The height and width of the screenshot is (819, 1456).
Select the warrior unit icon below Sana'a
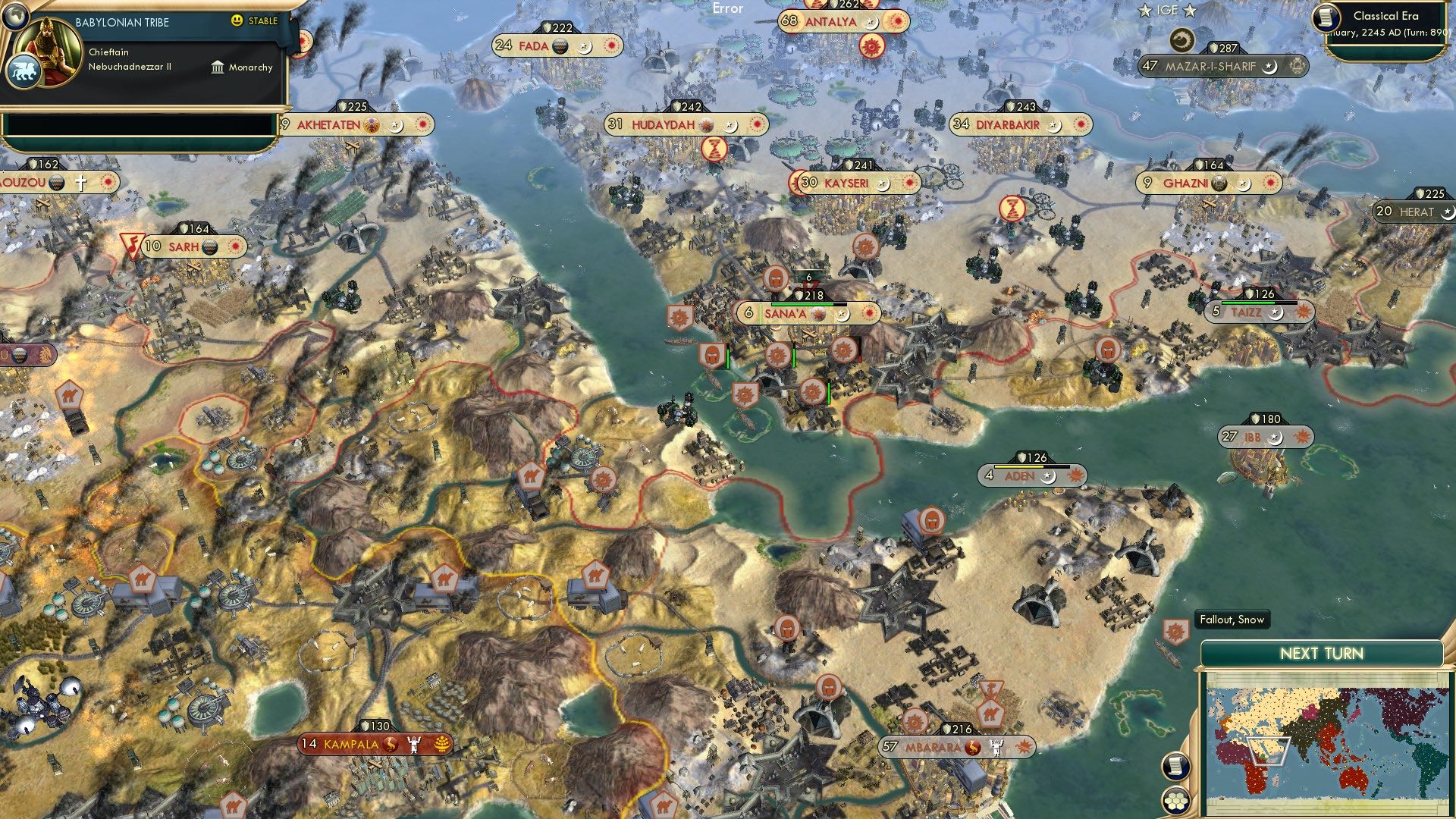pos(711,354)
